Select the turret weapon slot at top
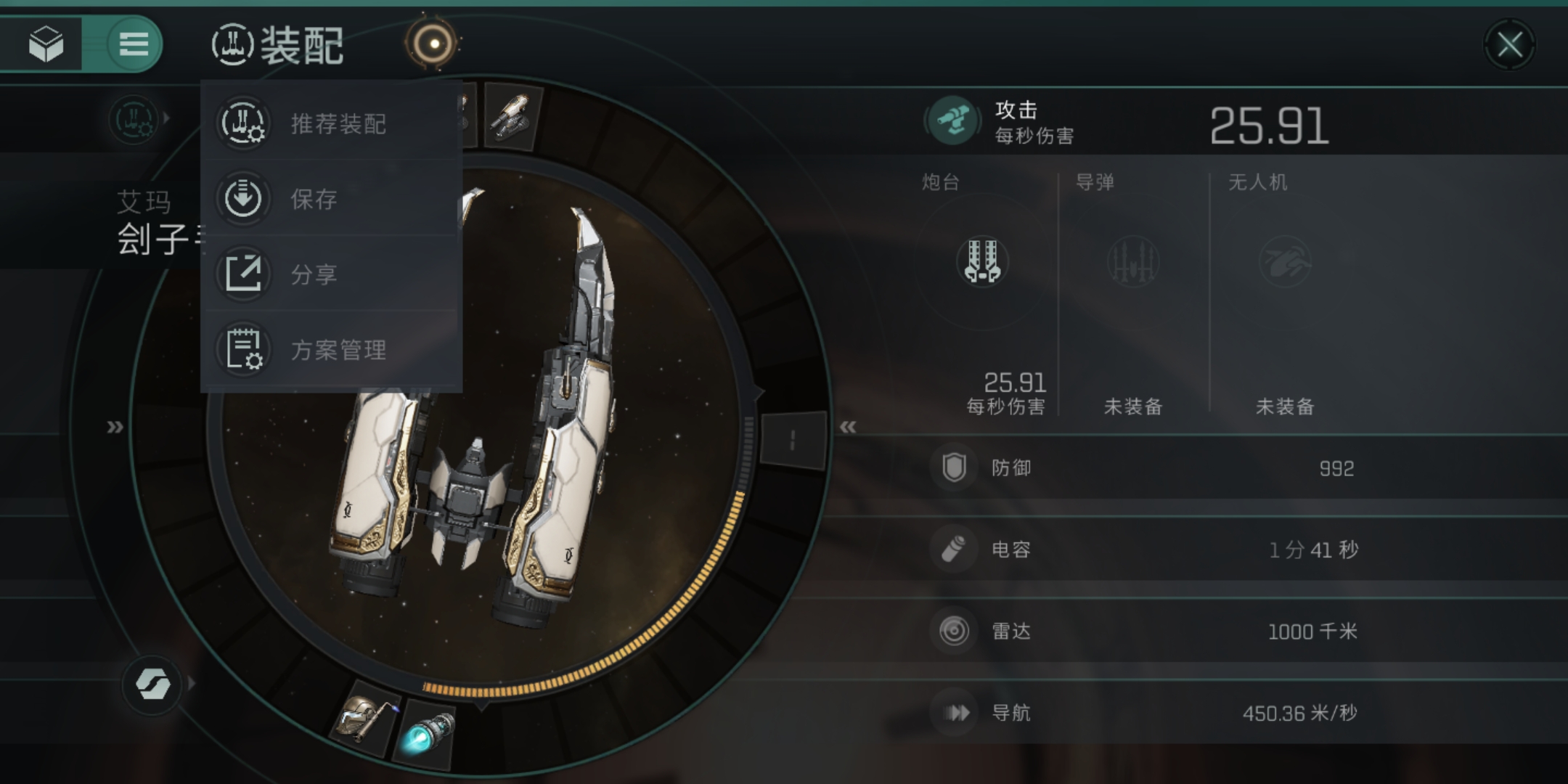 (512, 116)
